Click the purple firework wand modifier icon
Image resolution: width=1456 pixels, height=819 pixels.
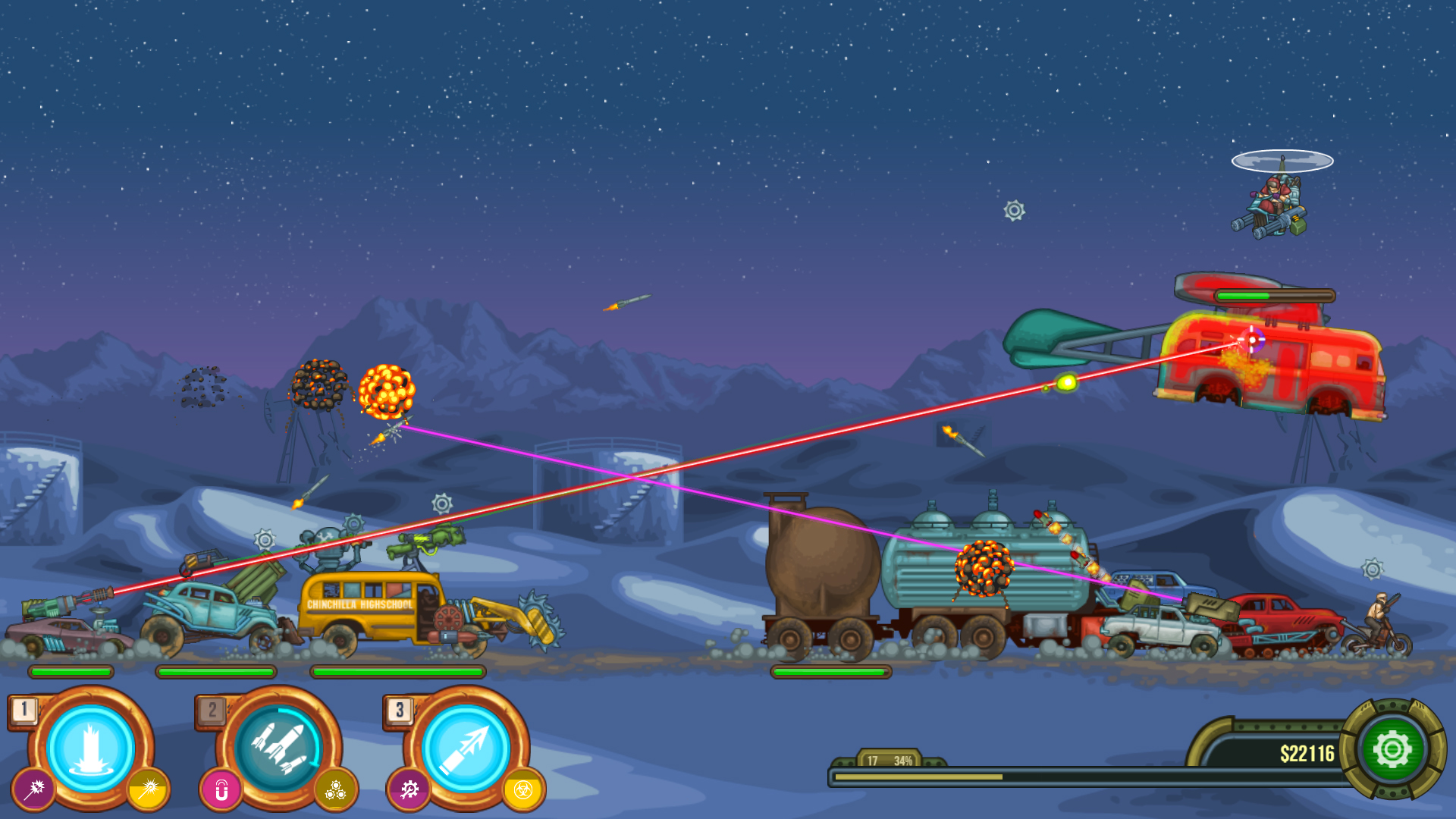point(33,789)
